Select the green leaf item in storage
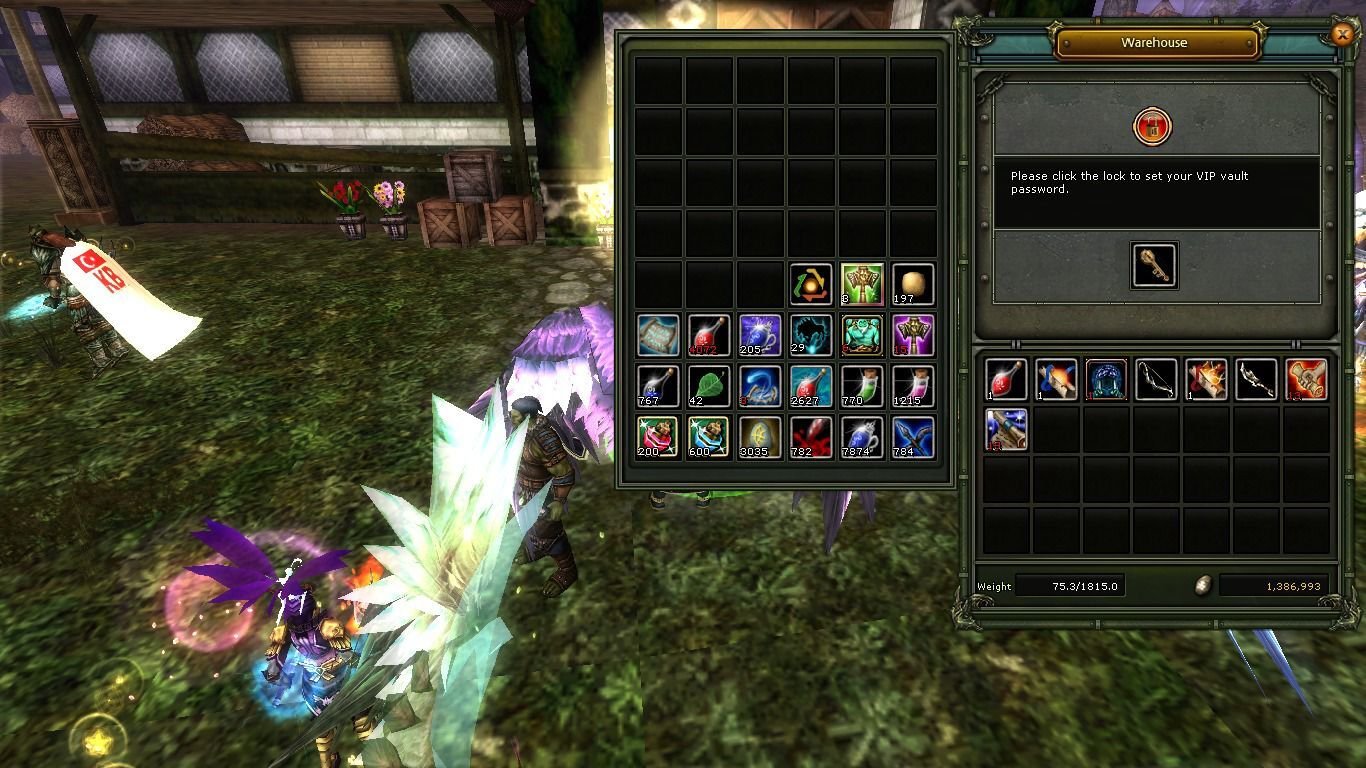The width and height of the screenshot is (1366, 768). (x=707, y=388)
